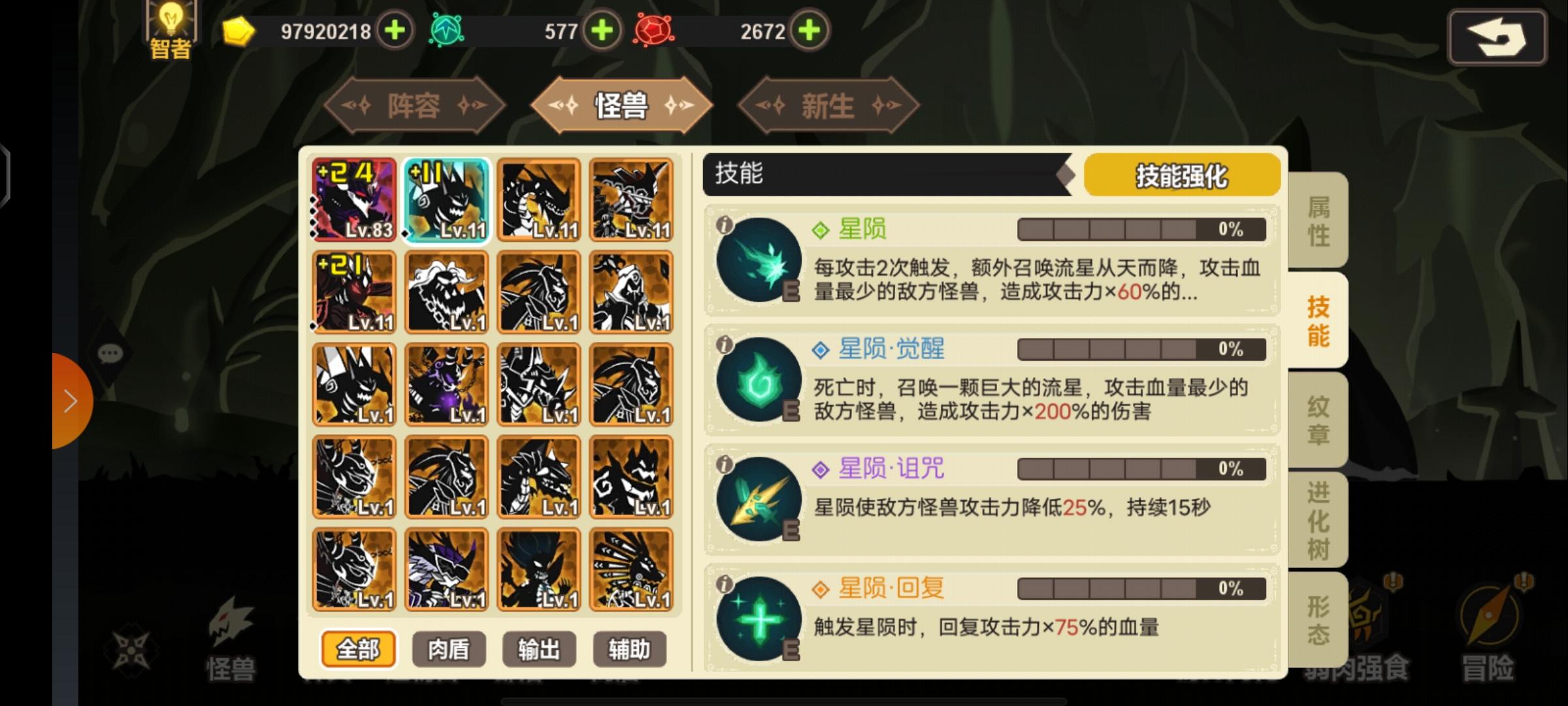Screen dimensions: 1568x706
Task: Filter monsters by 输出 role
Action: [x=538, y=648]
